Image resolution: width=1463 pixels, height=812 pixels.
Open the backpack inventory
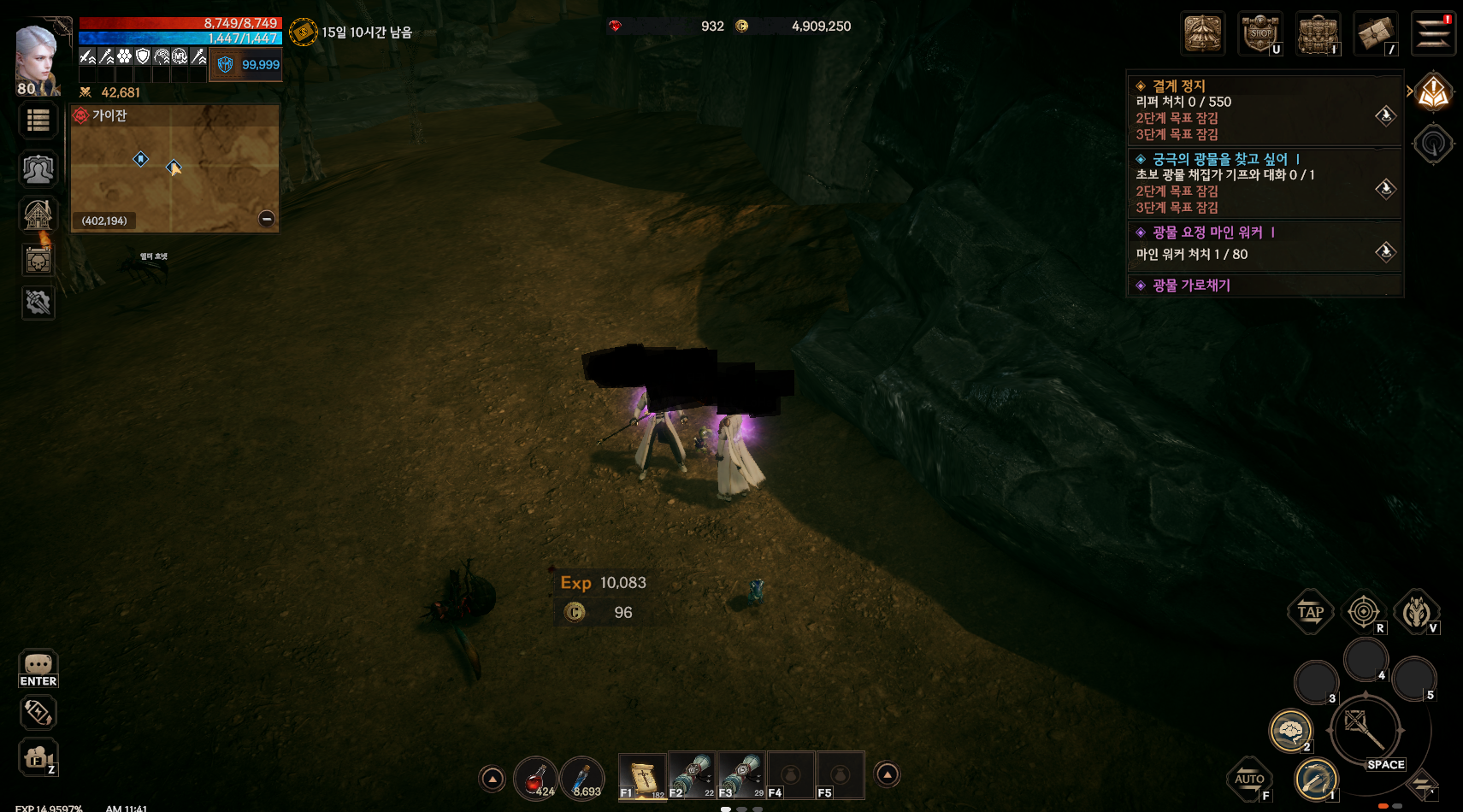(x=1318, y=35)
